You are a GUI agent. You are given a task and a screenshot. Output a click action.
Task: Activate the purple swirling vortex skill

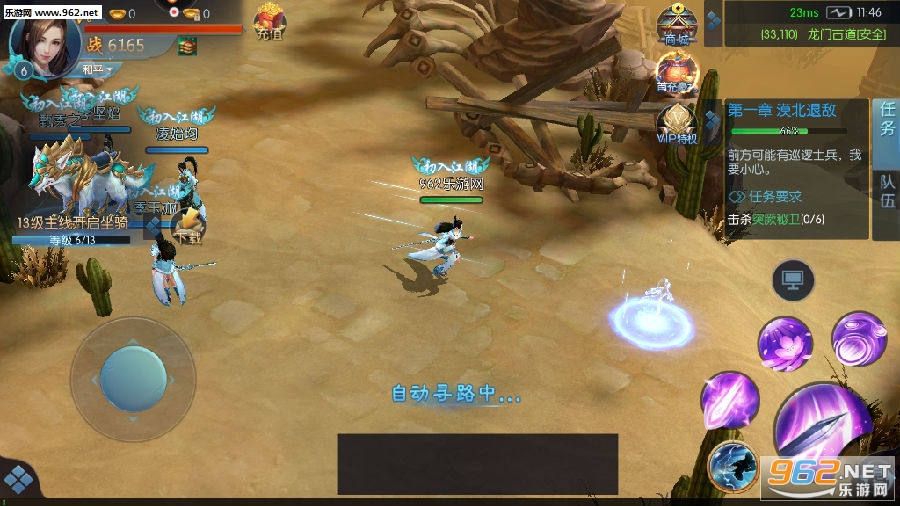(858, 338)
